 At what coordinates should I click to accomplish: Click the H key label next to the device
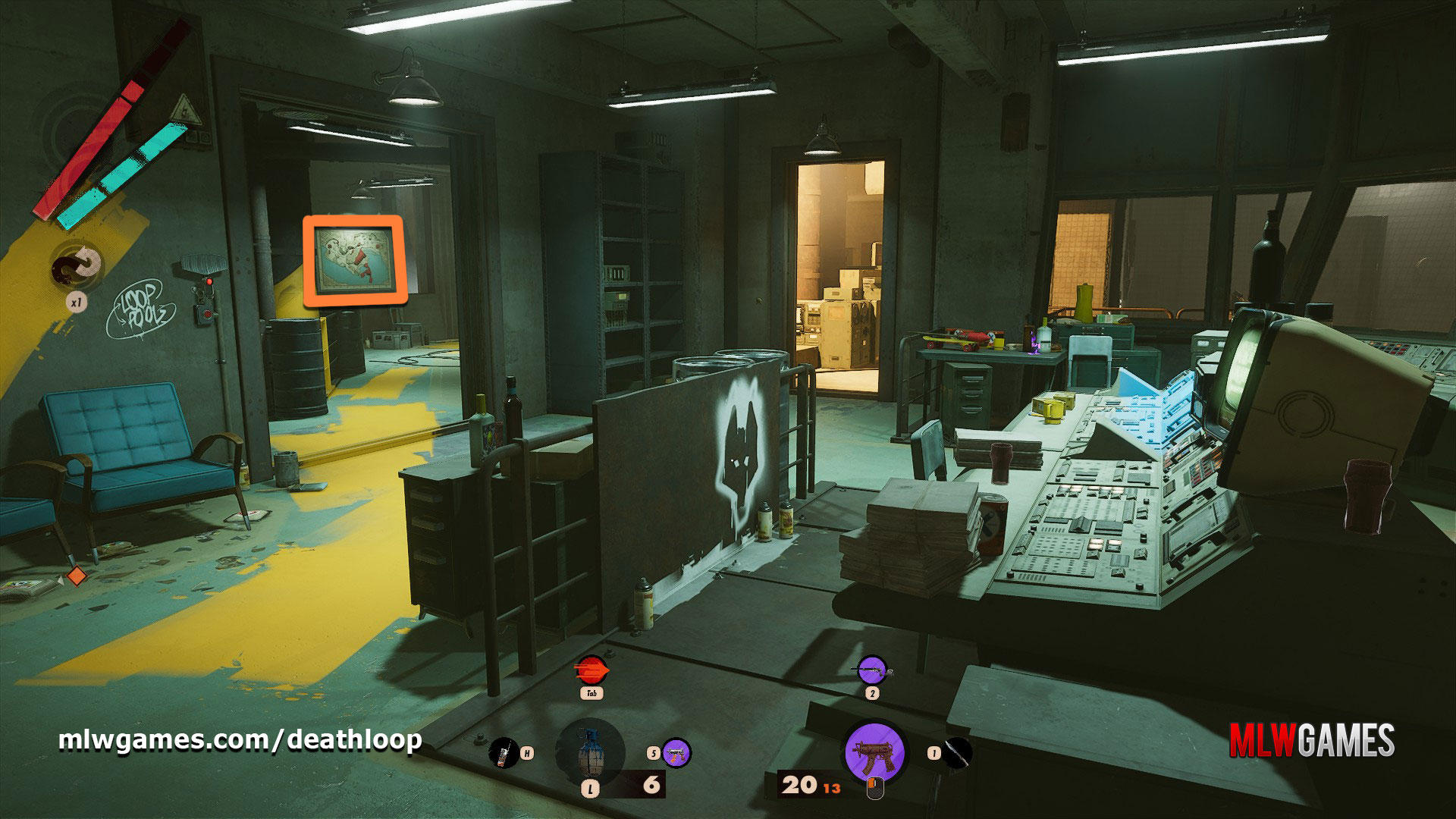526,752
